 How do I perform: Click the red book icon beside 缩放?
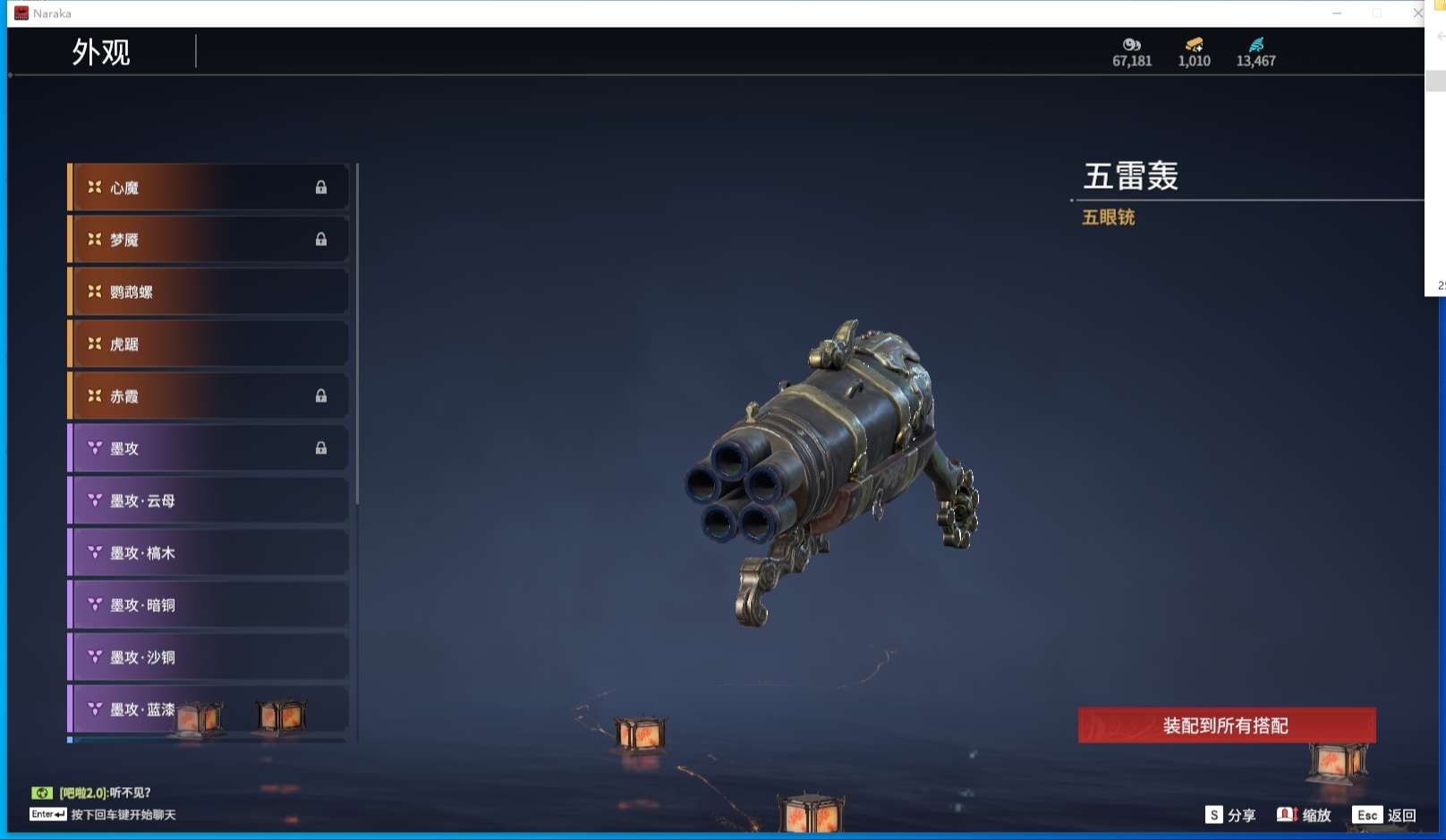point(1287,815)
